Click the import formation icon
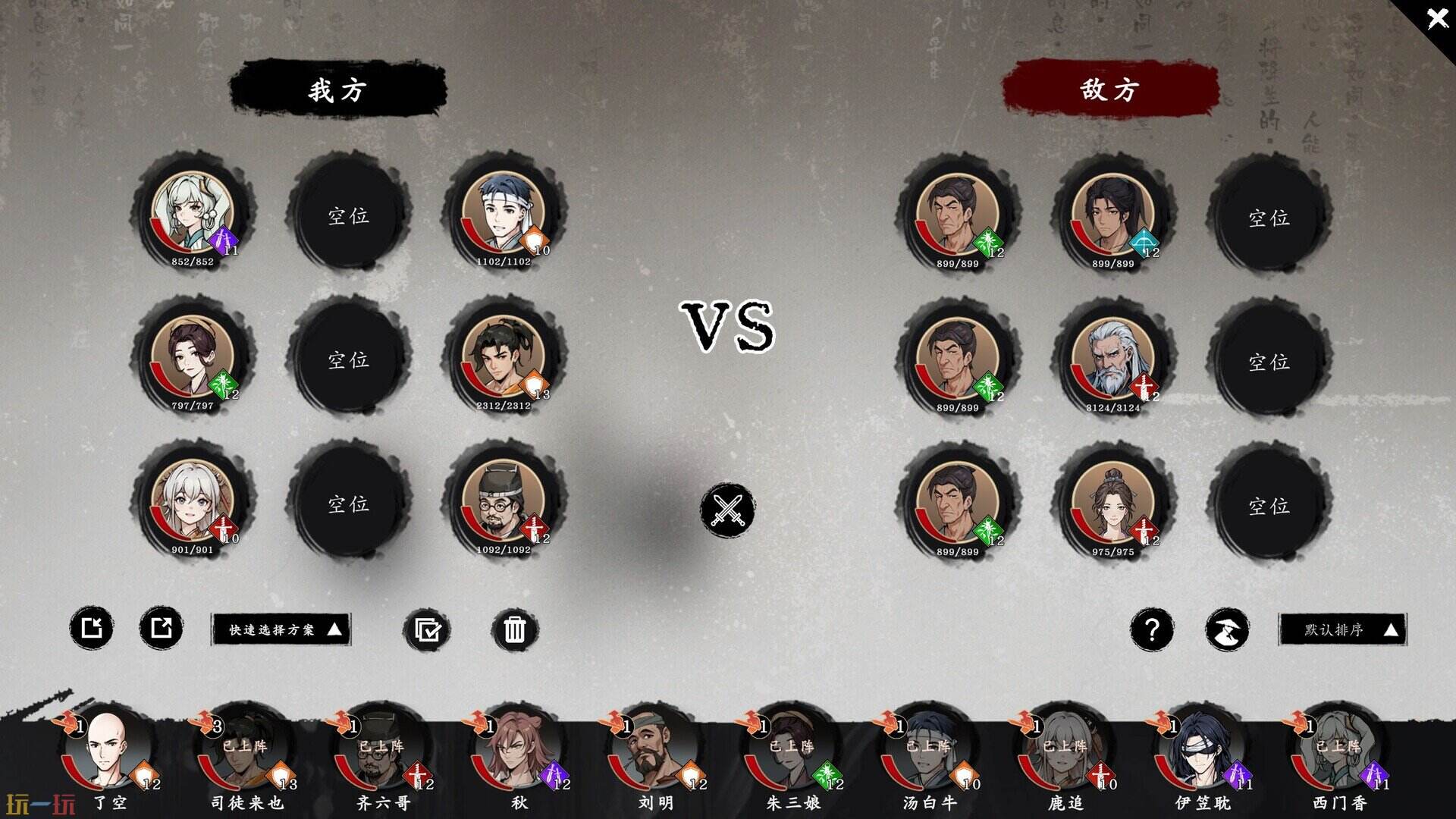 pyautogui.click(x=93, y=629)
